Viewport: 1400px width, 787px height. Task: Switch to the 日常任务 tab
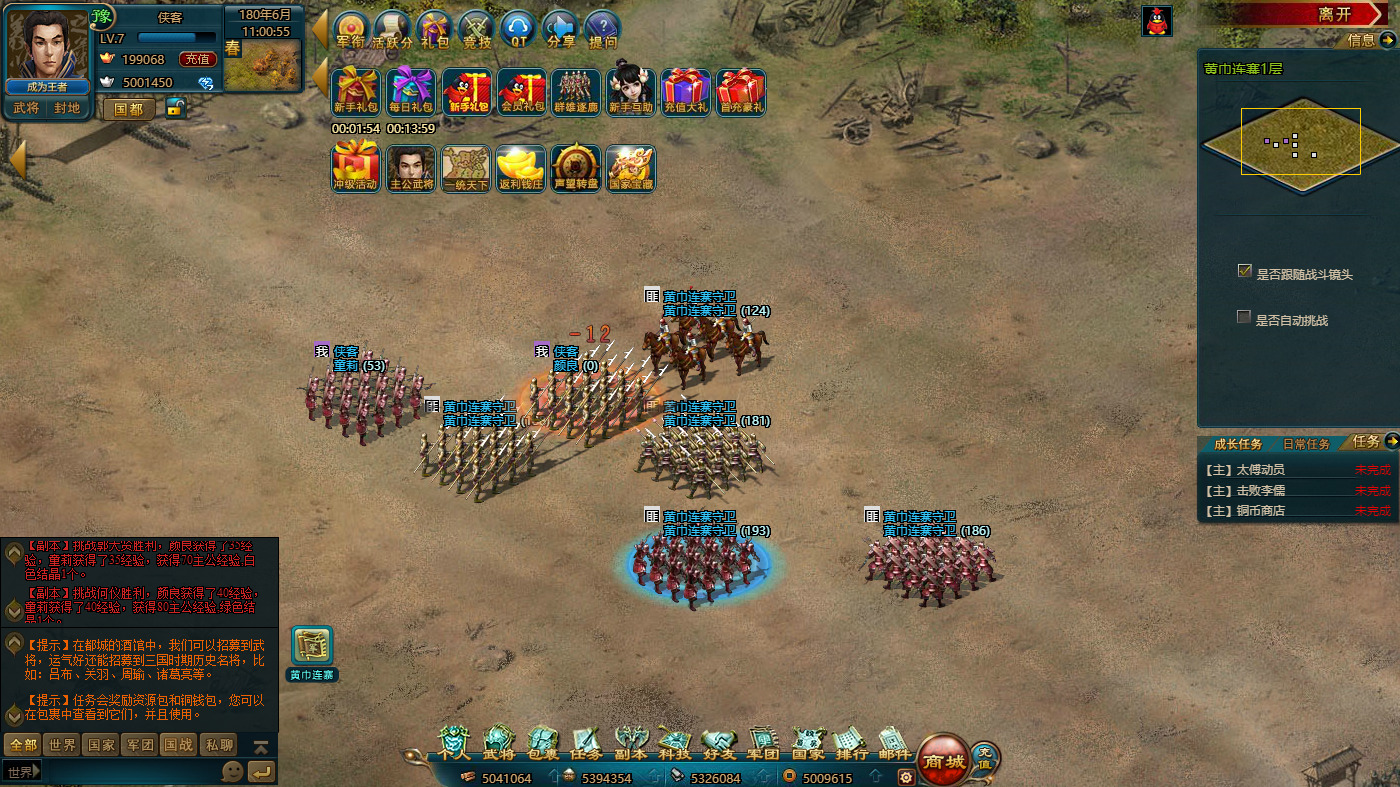(x=1306, y=444)
